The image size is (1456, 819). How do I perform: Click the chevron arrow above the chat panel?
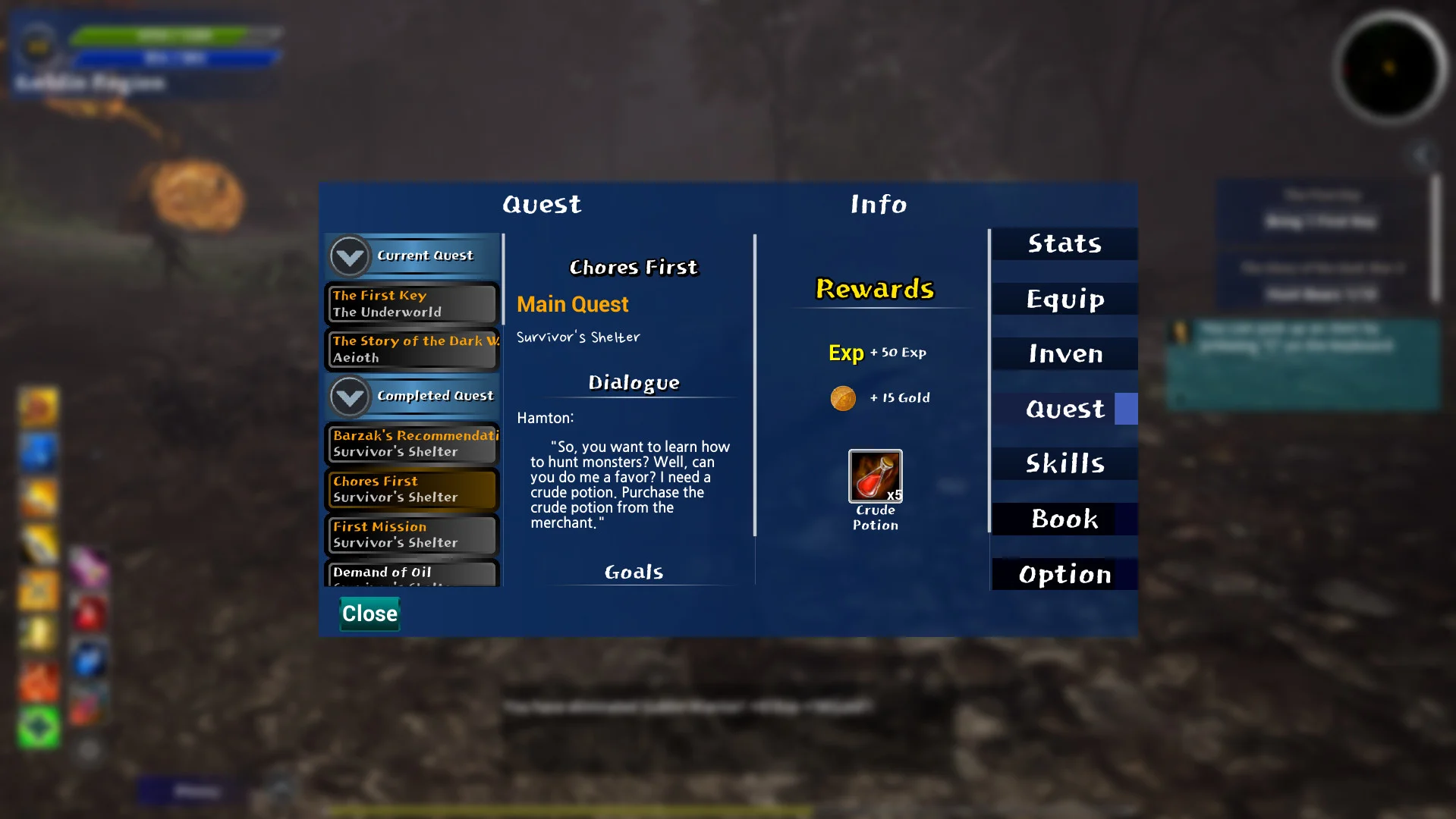pos(1420,154)
